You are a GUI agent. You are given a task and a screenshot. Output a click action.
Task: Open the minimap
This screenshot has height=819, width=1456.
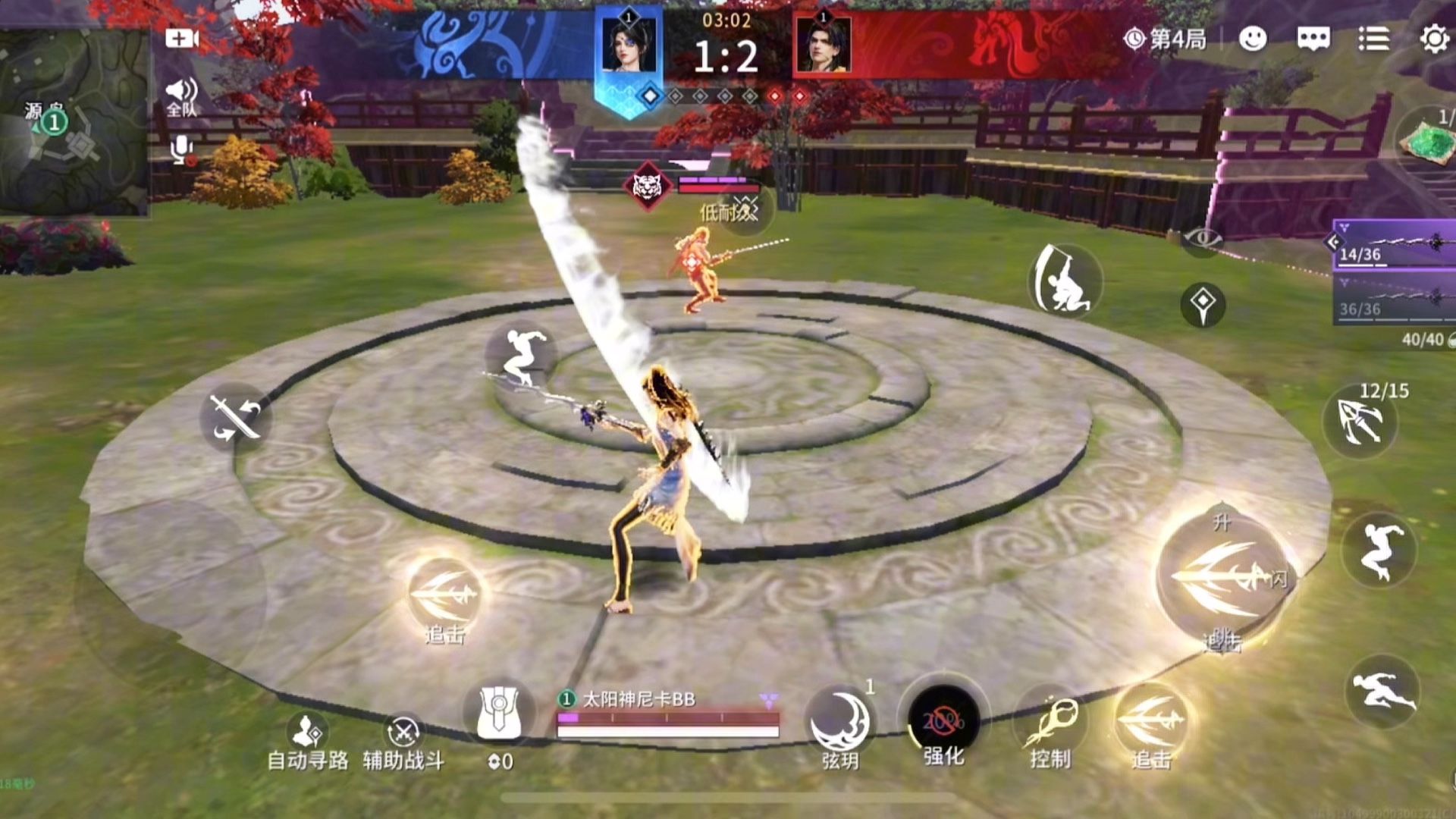pos(74,121)
